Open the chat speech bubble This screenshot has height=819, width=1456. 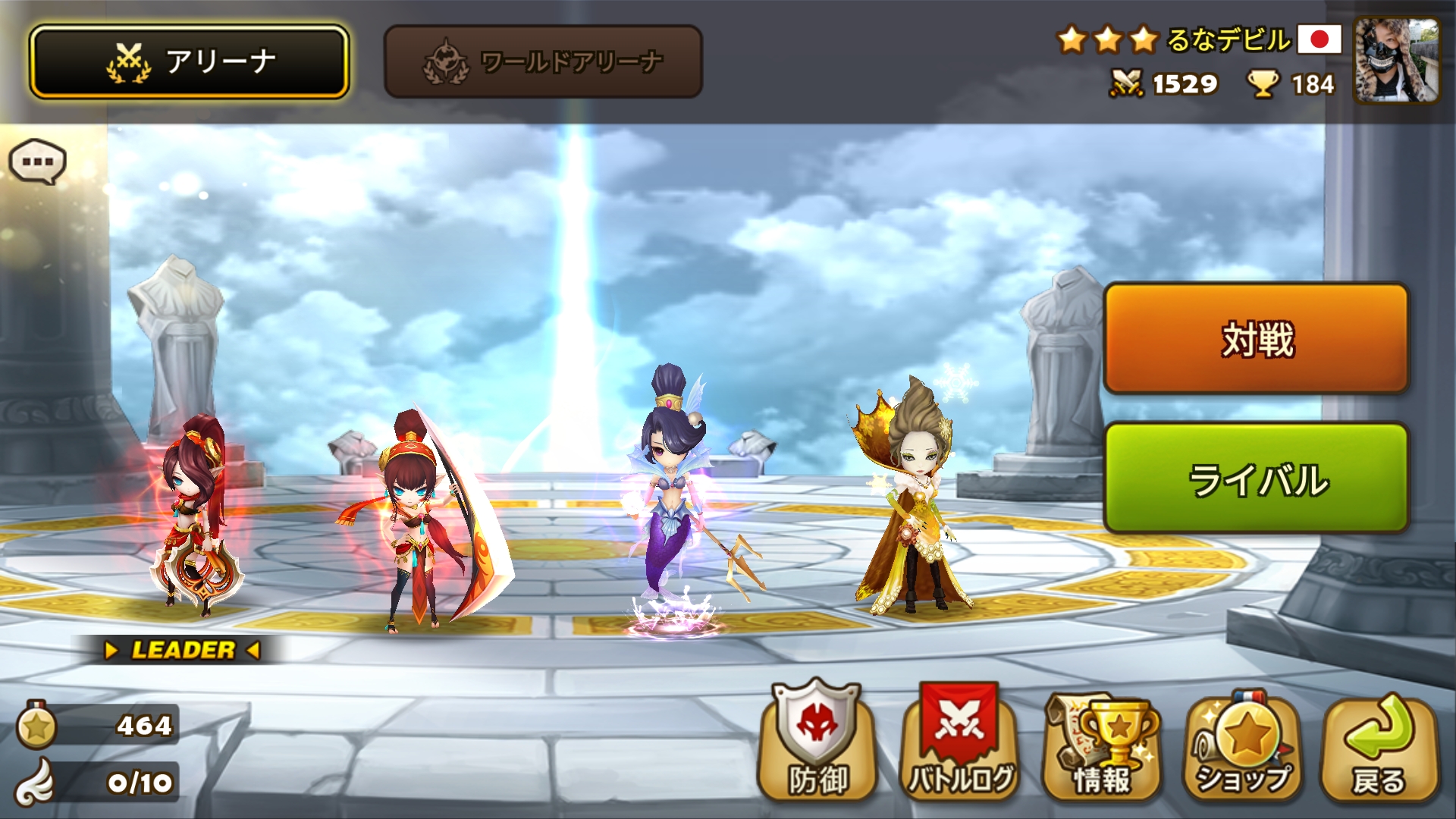37,162
